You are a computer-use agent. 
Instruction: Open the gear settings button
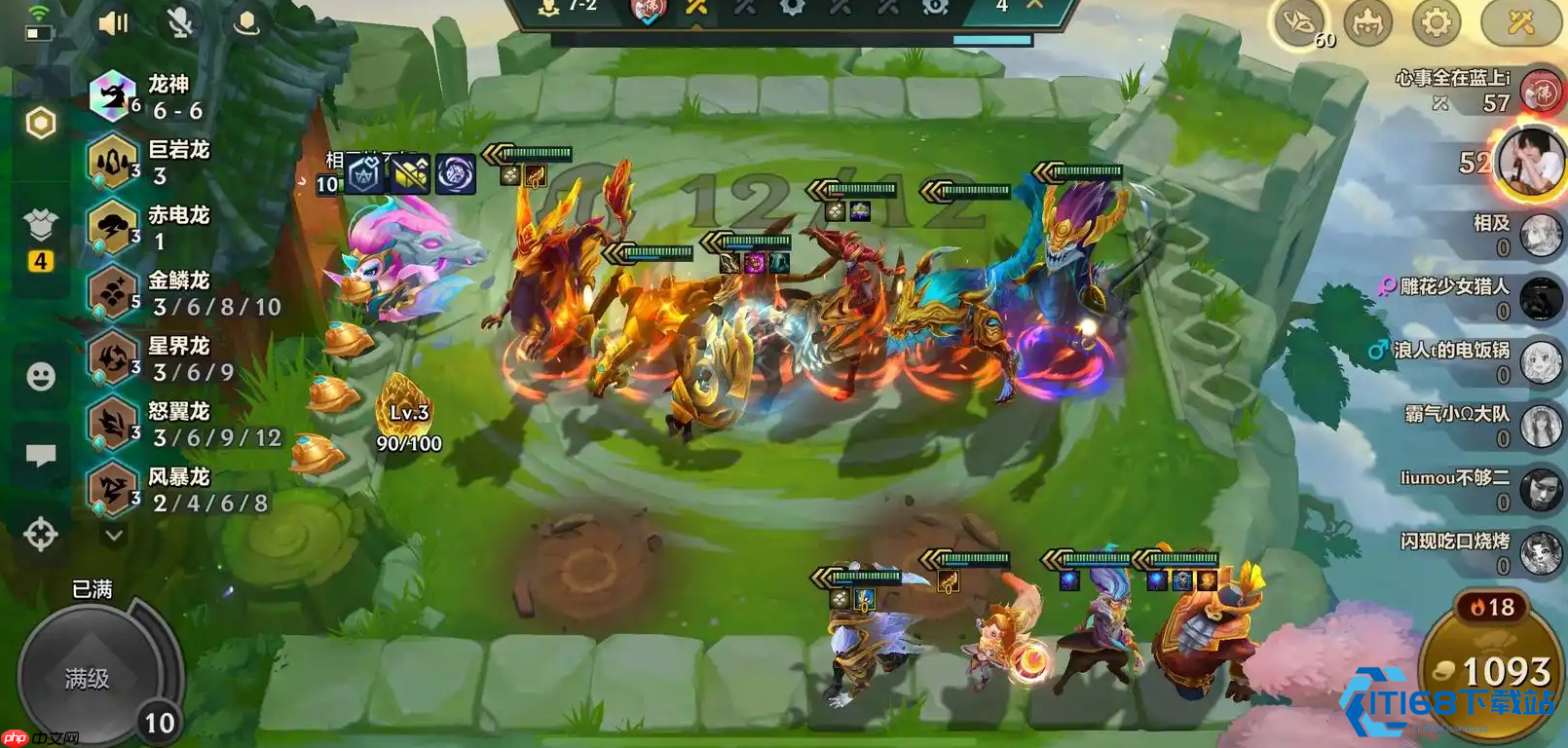[x=1436, y=22]
